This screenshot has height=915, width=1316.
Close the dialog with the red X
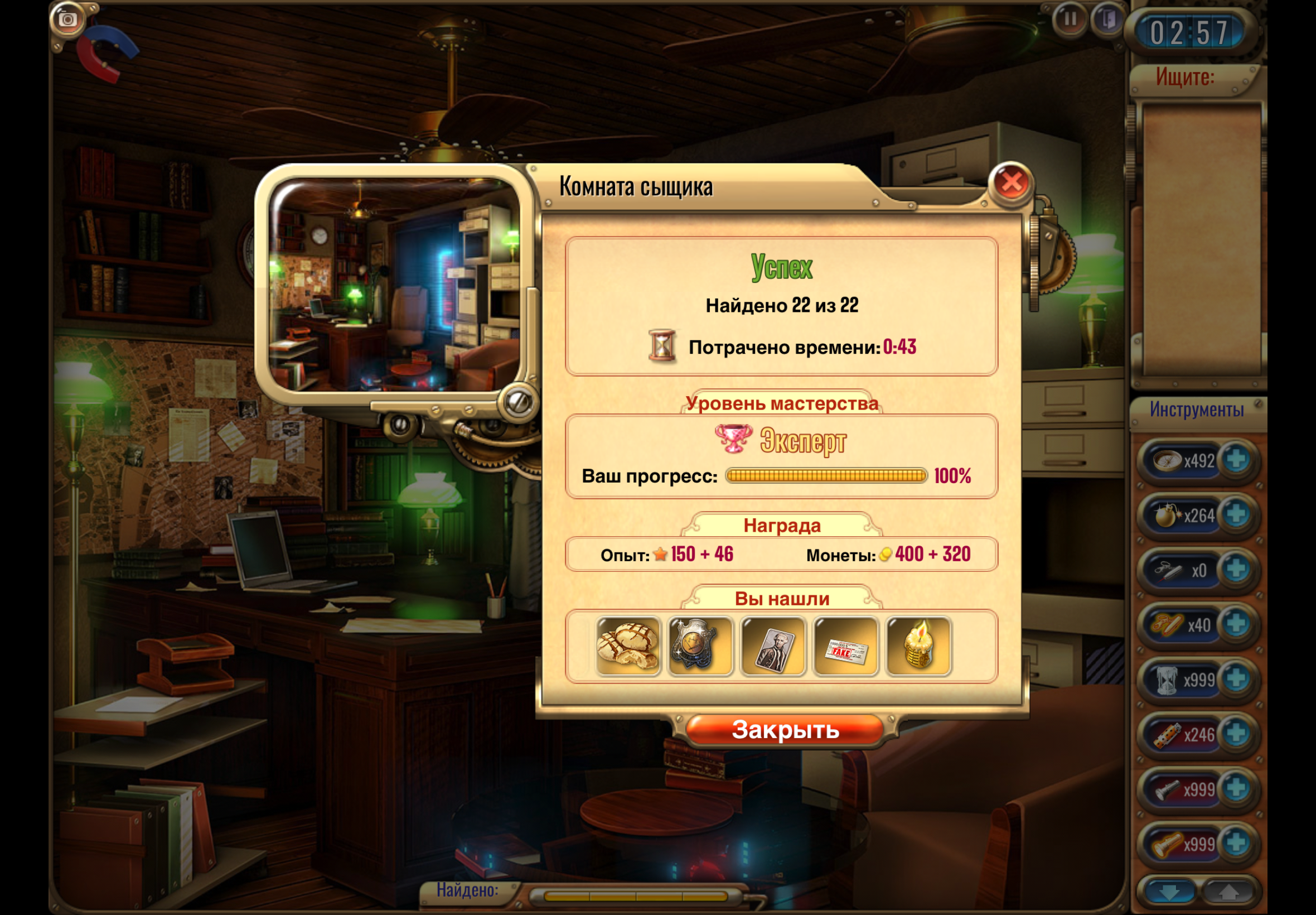1011,183
